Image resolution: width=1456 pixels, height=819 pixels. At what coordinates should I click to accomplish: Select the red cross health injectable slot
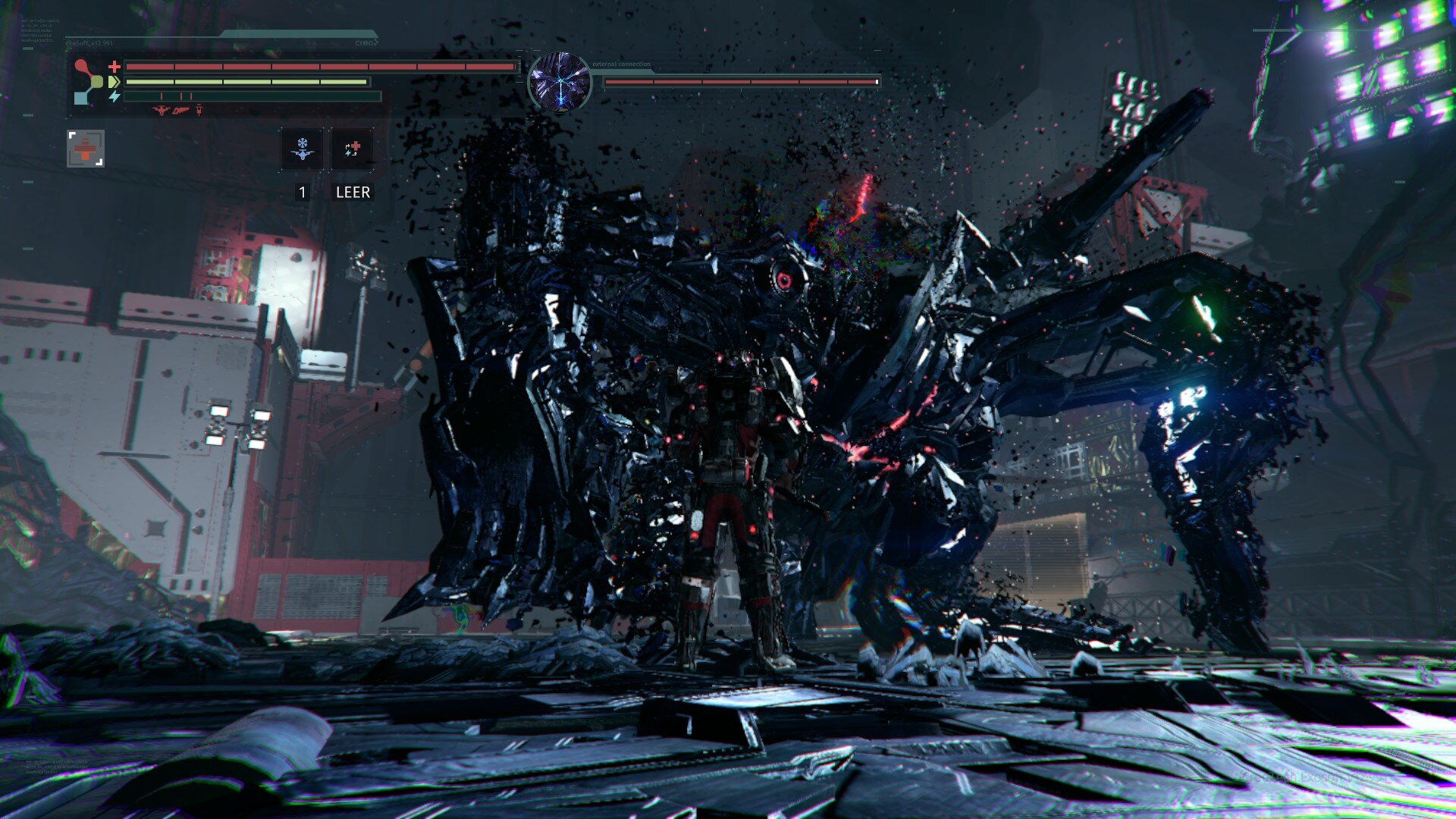(86, 148)
